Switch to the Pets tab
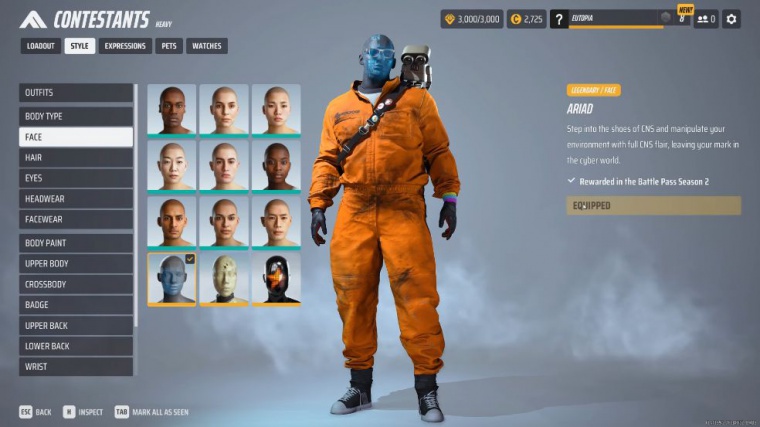 tap(168, 46)
